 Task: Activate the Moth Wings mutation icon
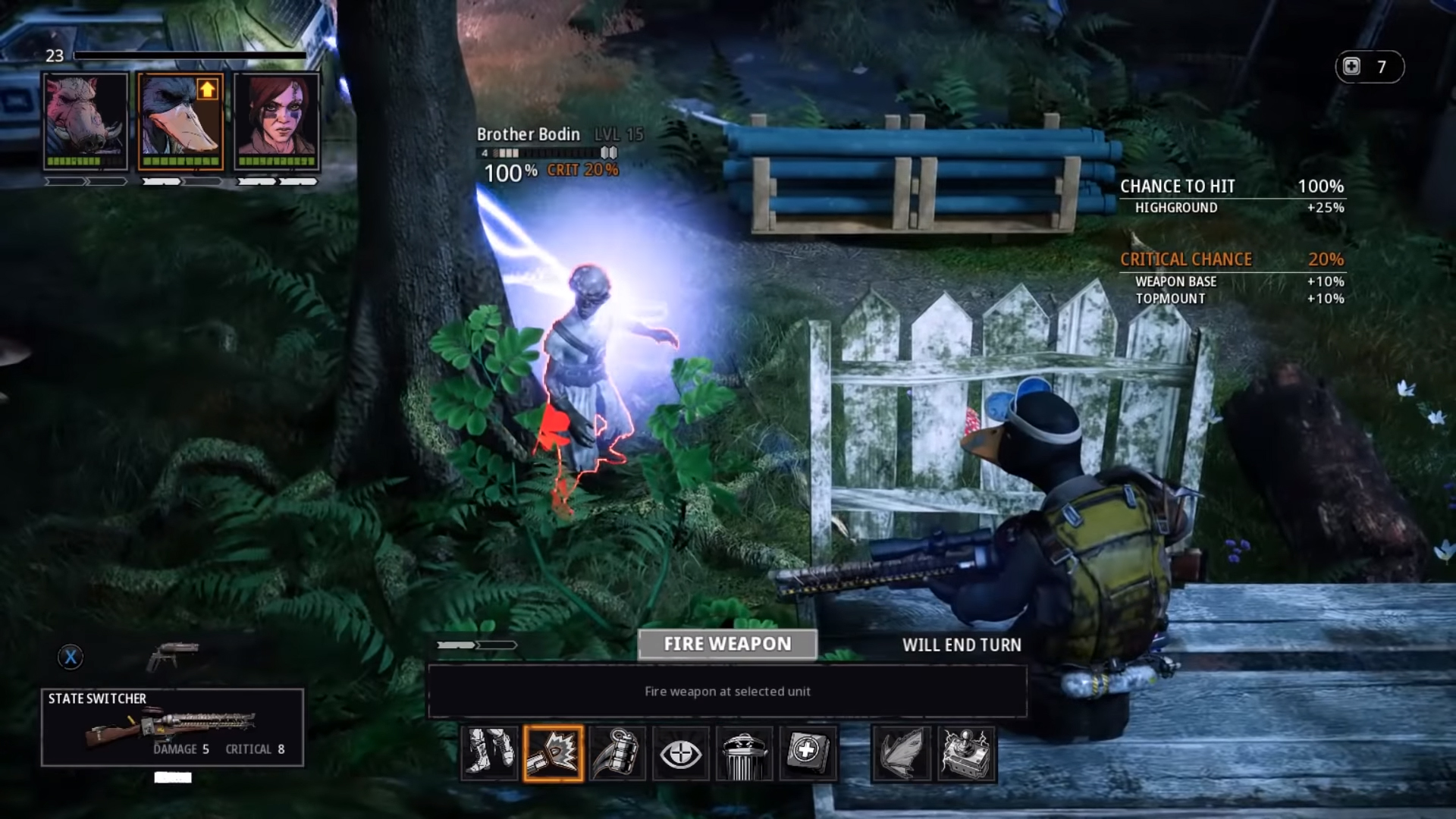coord(900,754)
